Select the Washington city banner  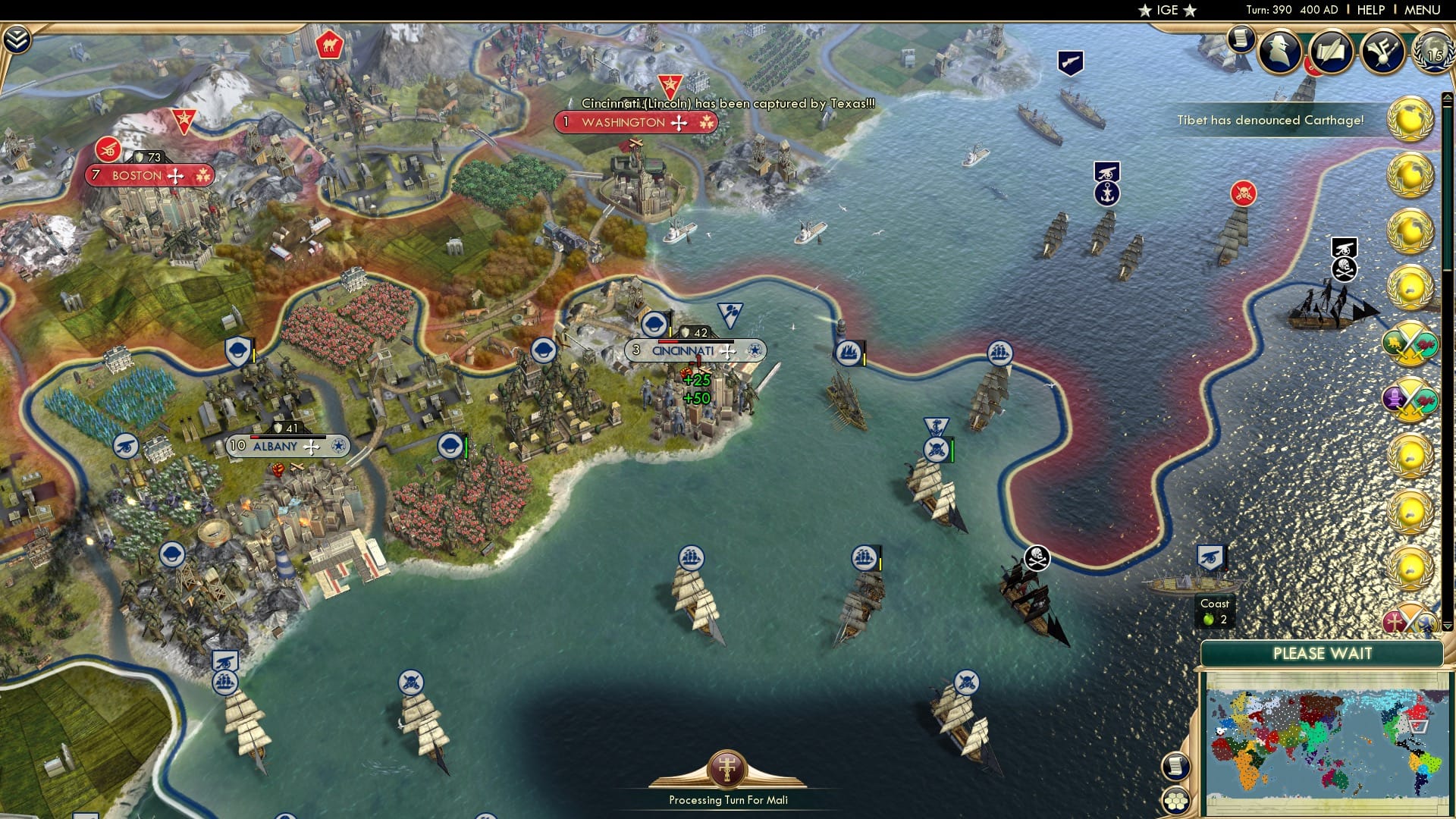[635, 121]
